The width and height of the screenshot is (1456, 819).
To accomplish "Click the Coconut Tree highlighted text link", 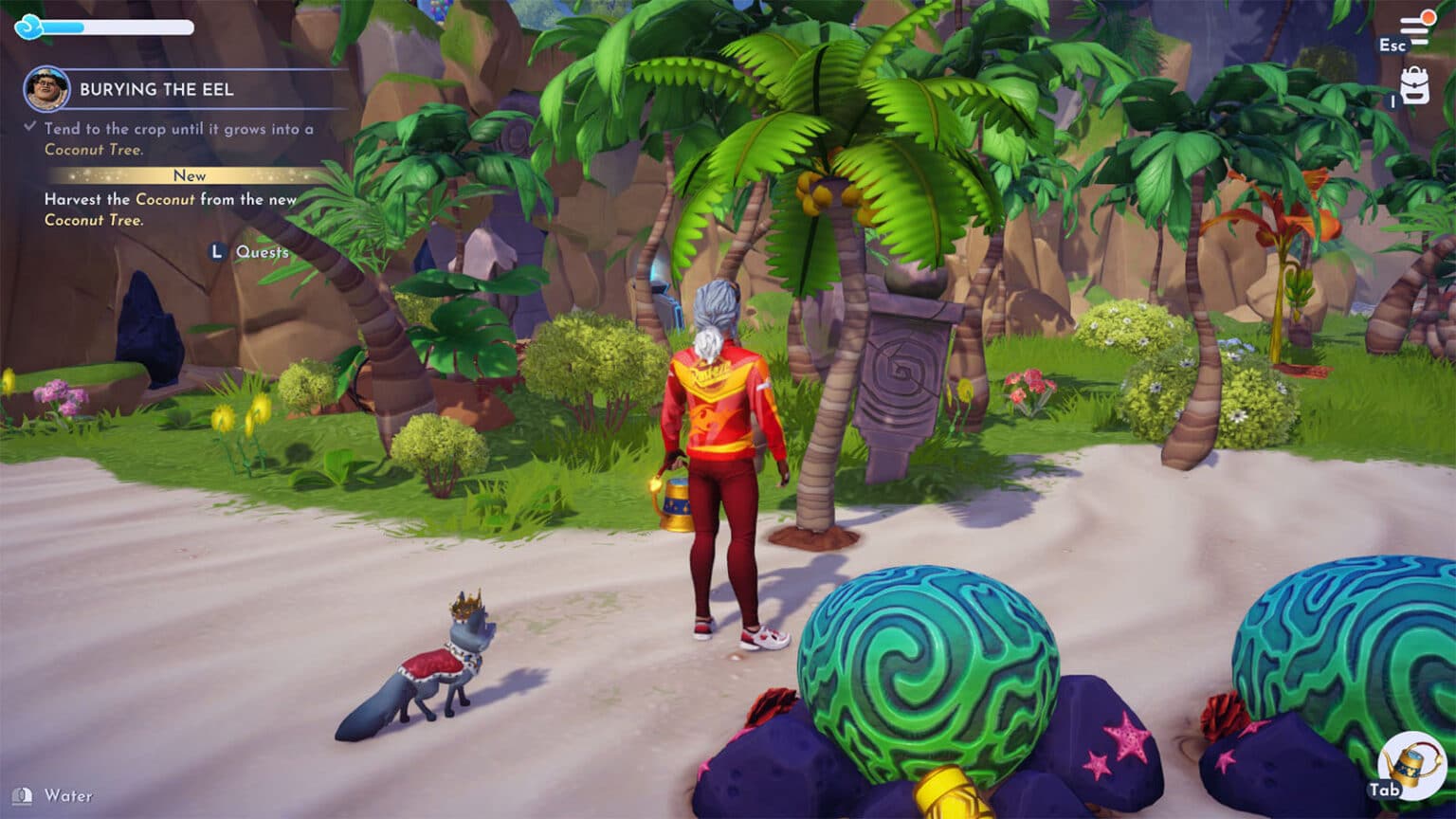I will [x=95, y=150].
